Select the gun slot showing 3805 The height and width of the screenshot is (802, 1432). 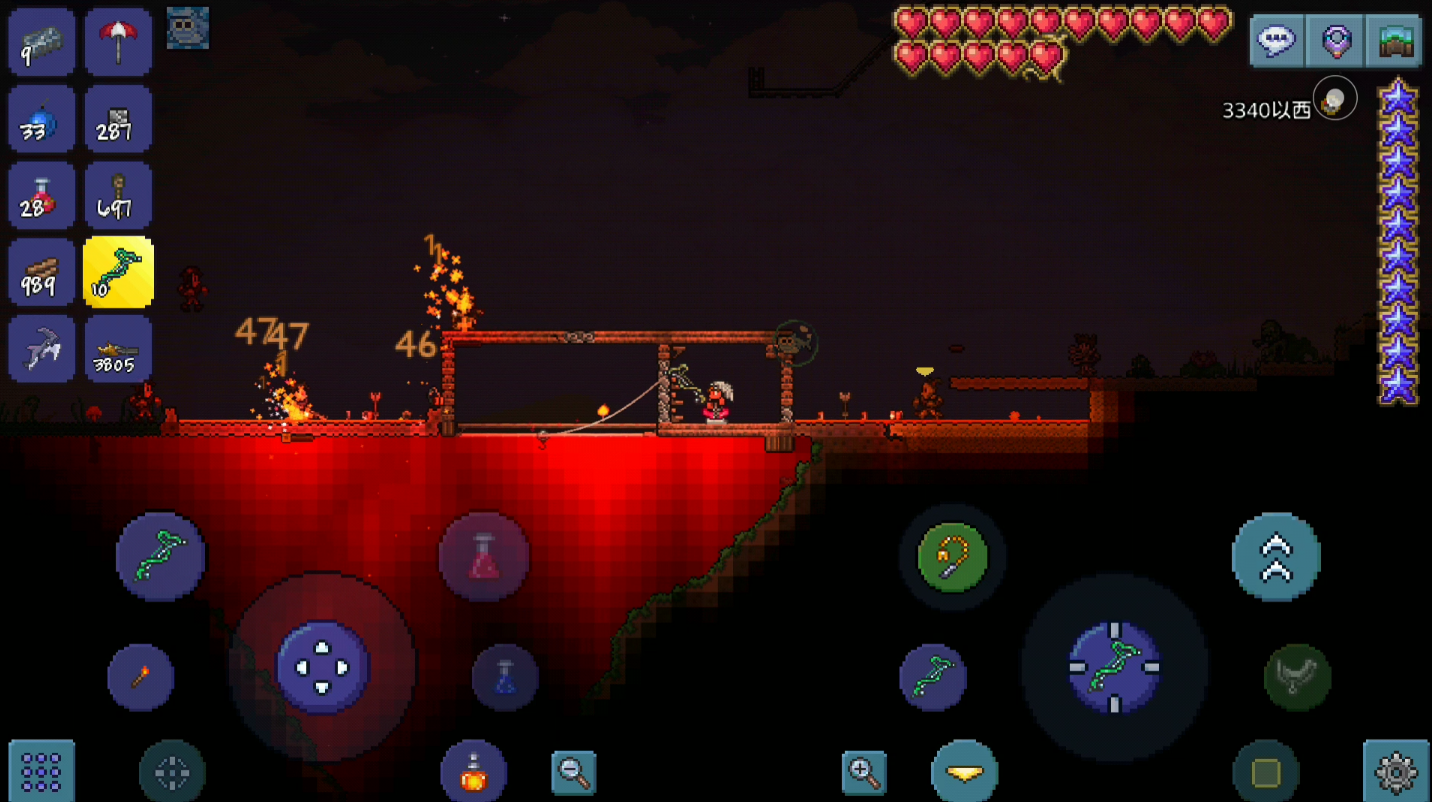pos(119,349)
